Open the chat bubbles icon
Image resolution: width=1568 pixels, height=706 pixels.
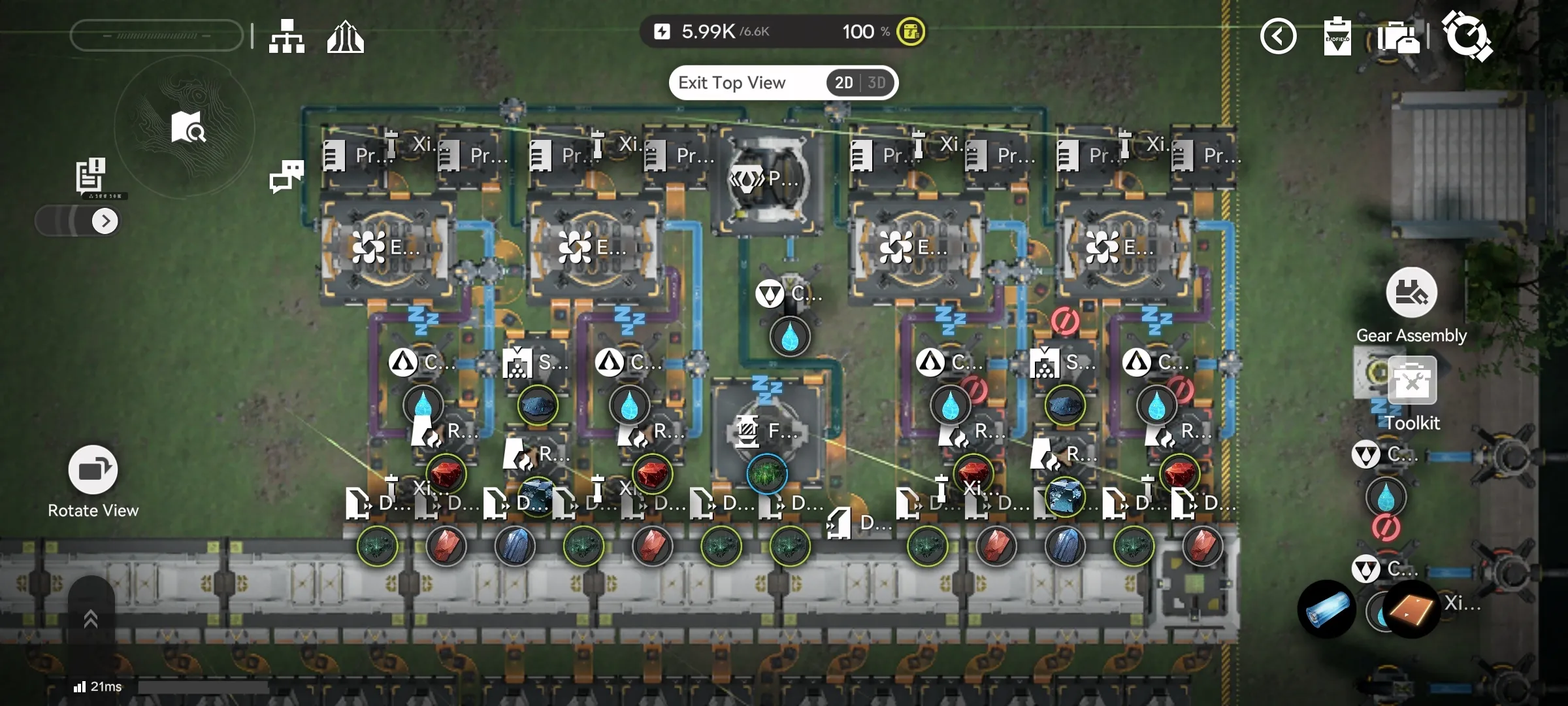pyautogui.click(x=286, y=176)
